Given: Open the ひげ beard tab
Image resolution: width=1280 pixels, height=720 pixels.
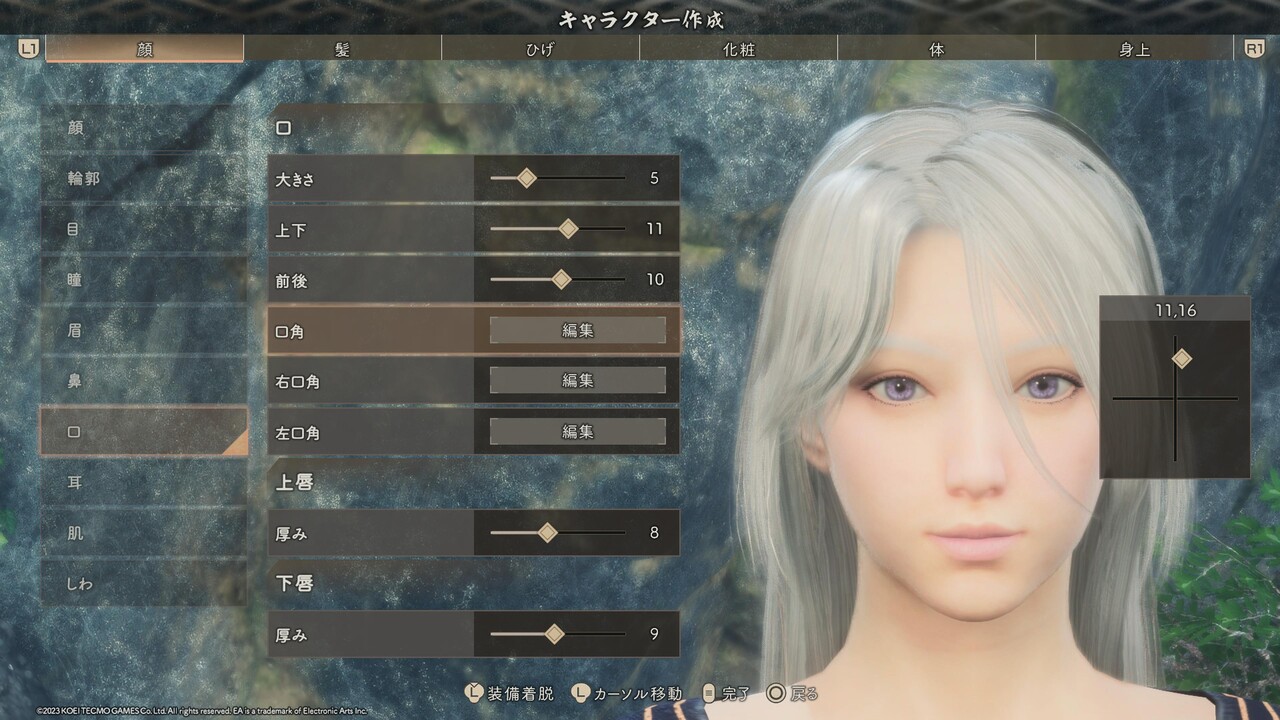Looking at the screenshot, I should (540, 49).
